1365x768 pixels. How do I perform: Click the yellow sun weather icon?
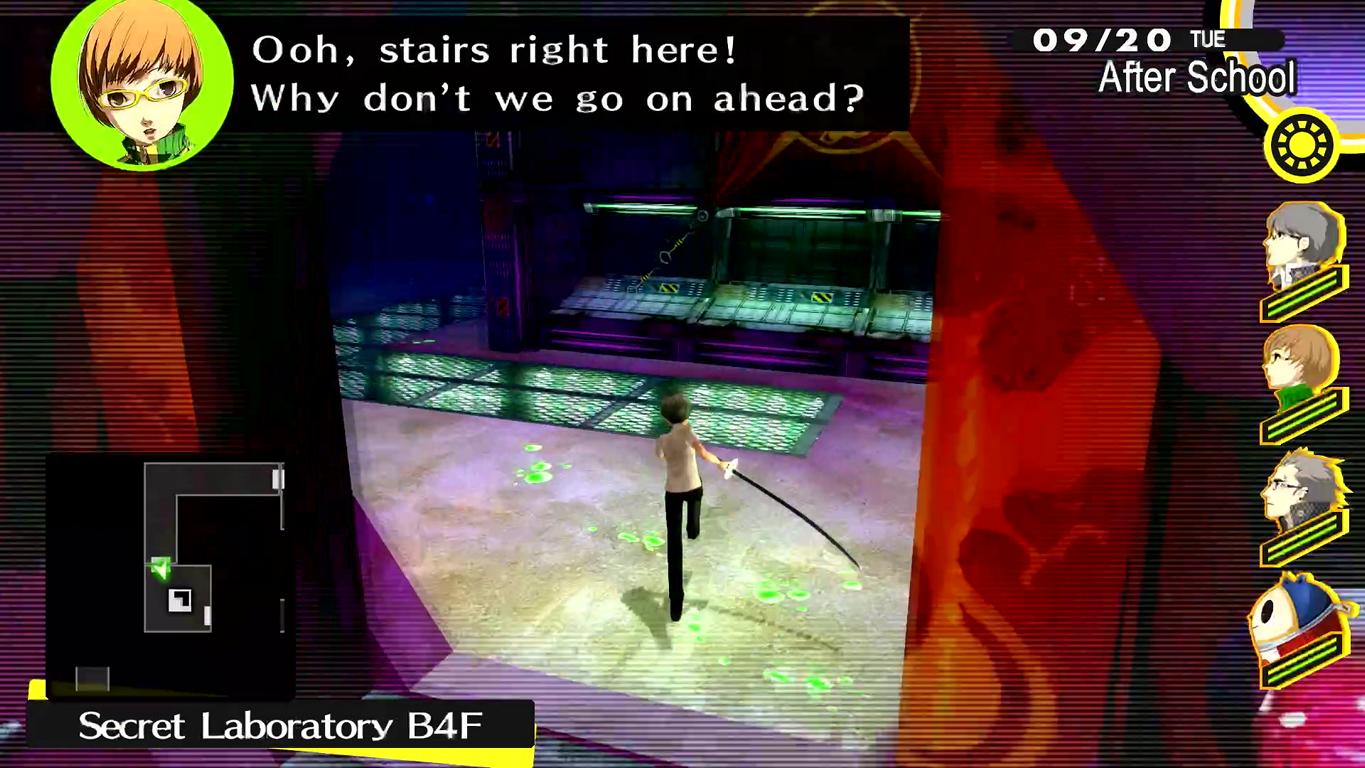(1301, 147)
